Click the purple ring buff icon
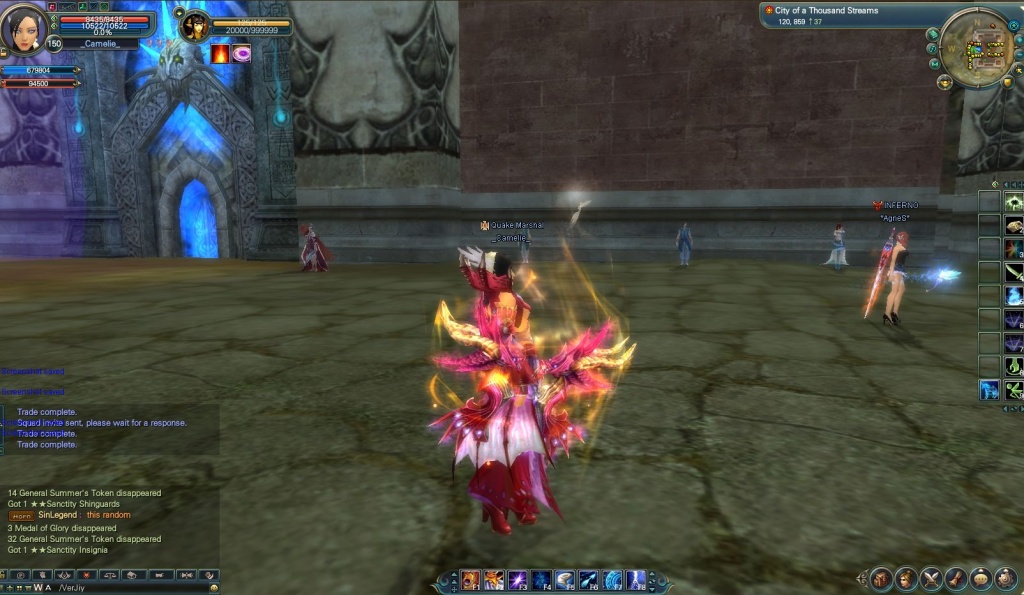1024x595 pixels. tap(242, 54)
